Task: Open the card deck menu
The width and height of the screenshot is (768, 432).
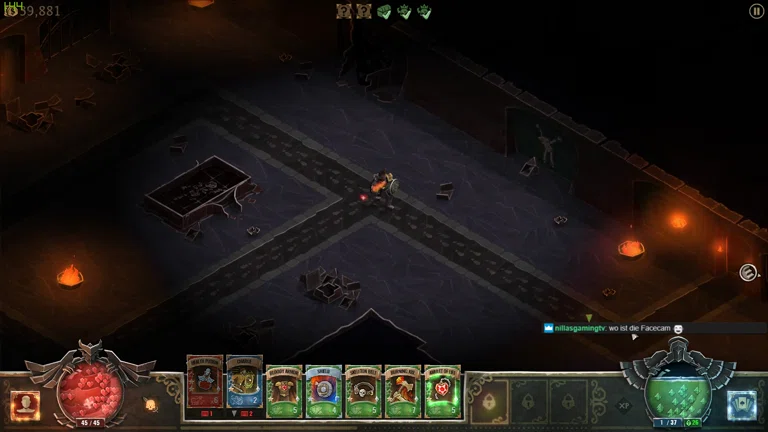Action: 741,403
